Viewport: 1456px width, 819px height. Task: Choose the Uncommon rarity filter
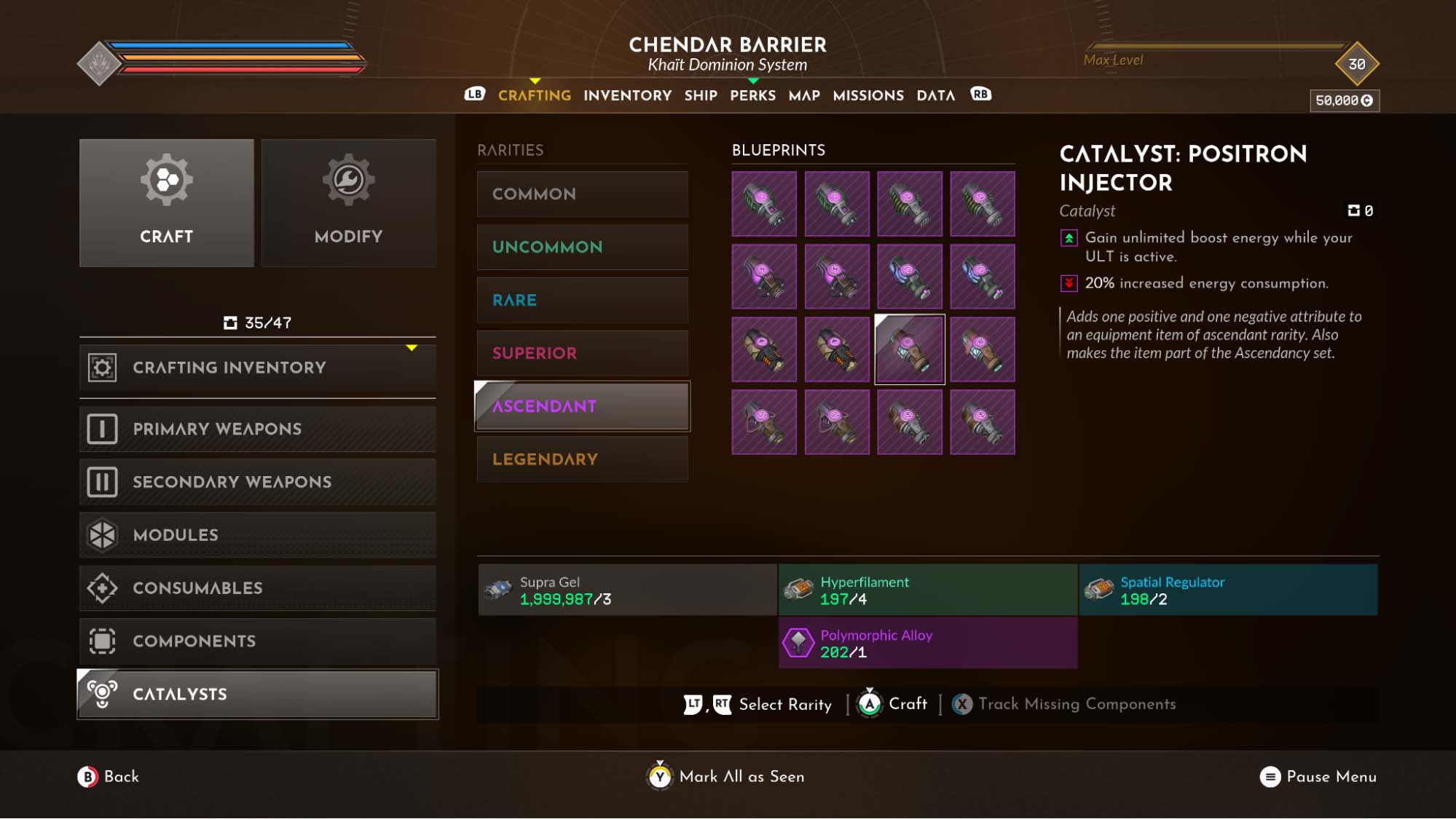click(582, 248)
